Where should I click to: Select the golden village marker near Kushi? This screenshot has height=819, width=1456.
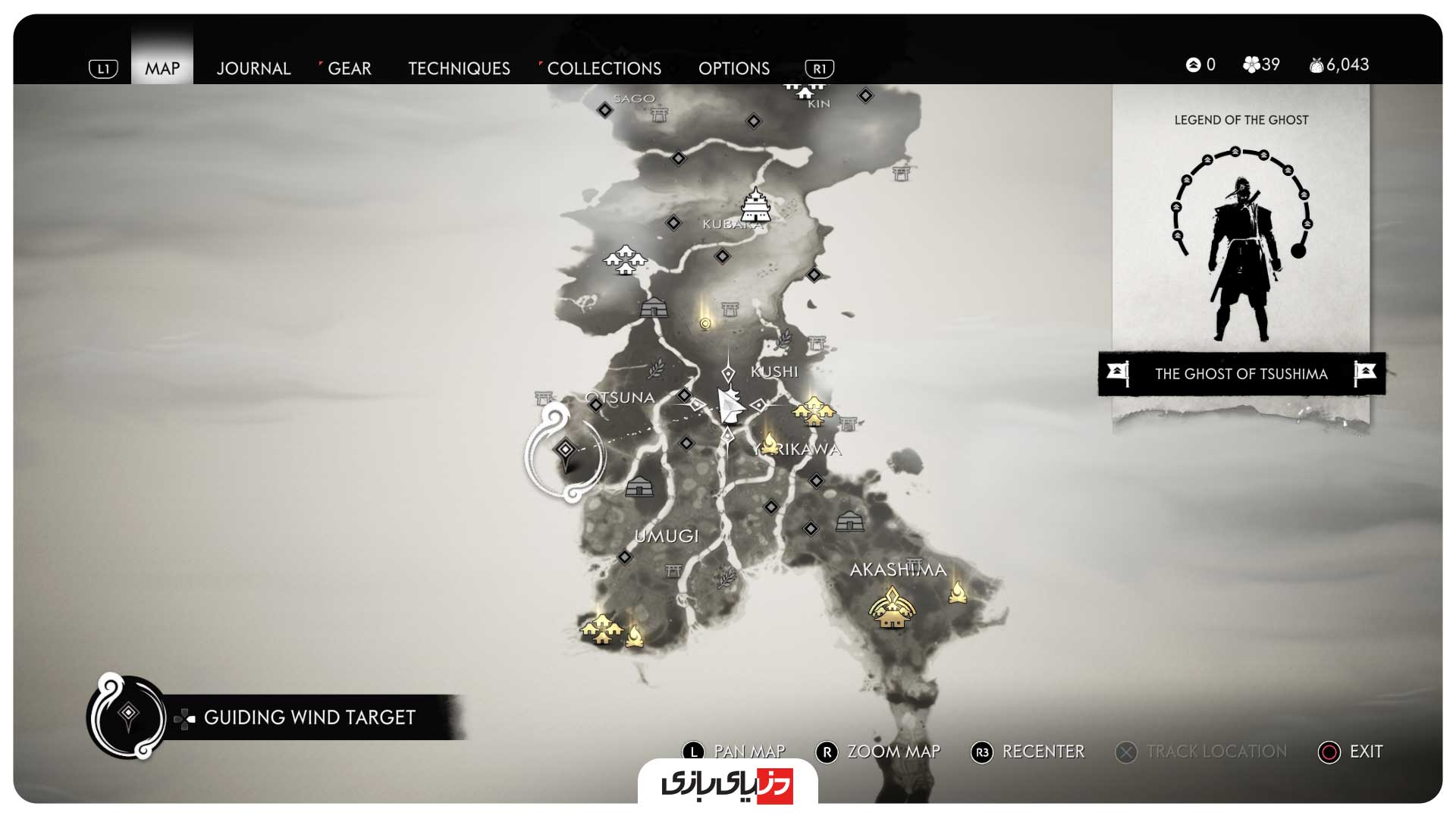tap(813, 411)
